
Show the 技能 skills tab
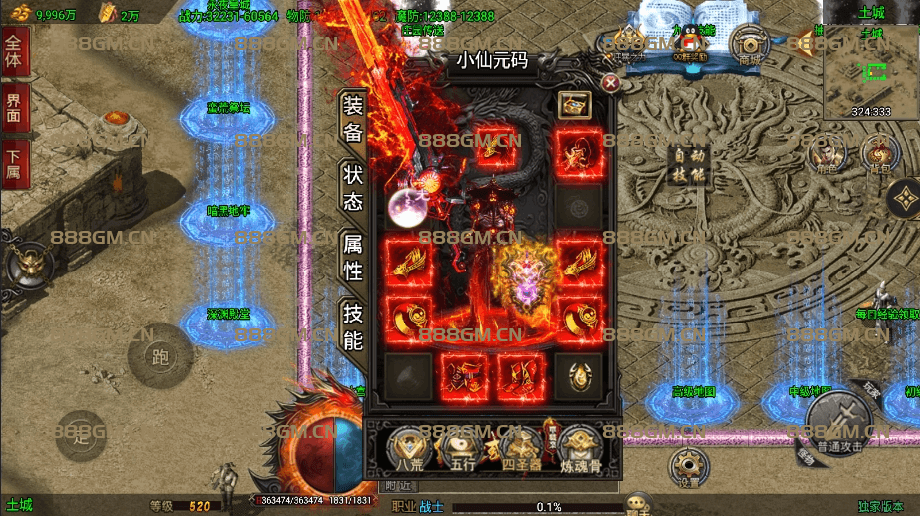tap(353, 325)
